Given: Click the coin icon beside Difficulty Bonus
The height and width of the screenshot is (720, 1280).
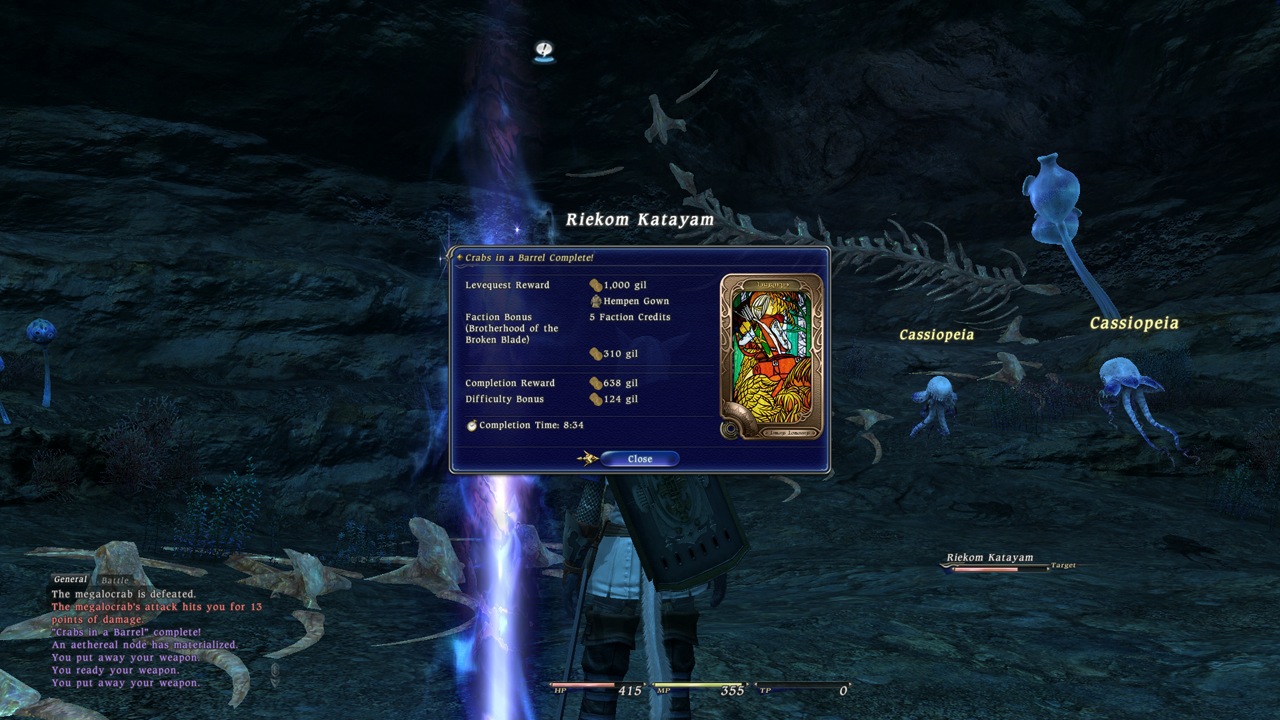Looking at the screenshot, I should tap(596, 399).
